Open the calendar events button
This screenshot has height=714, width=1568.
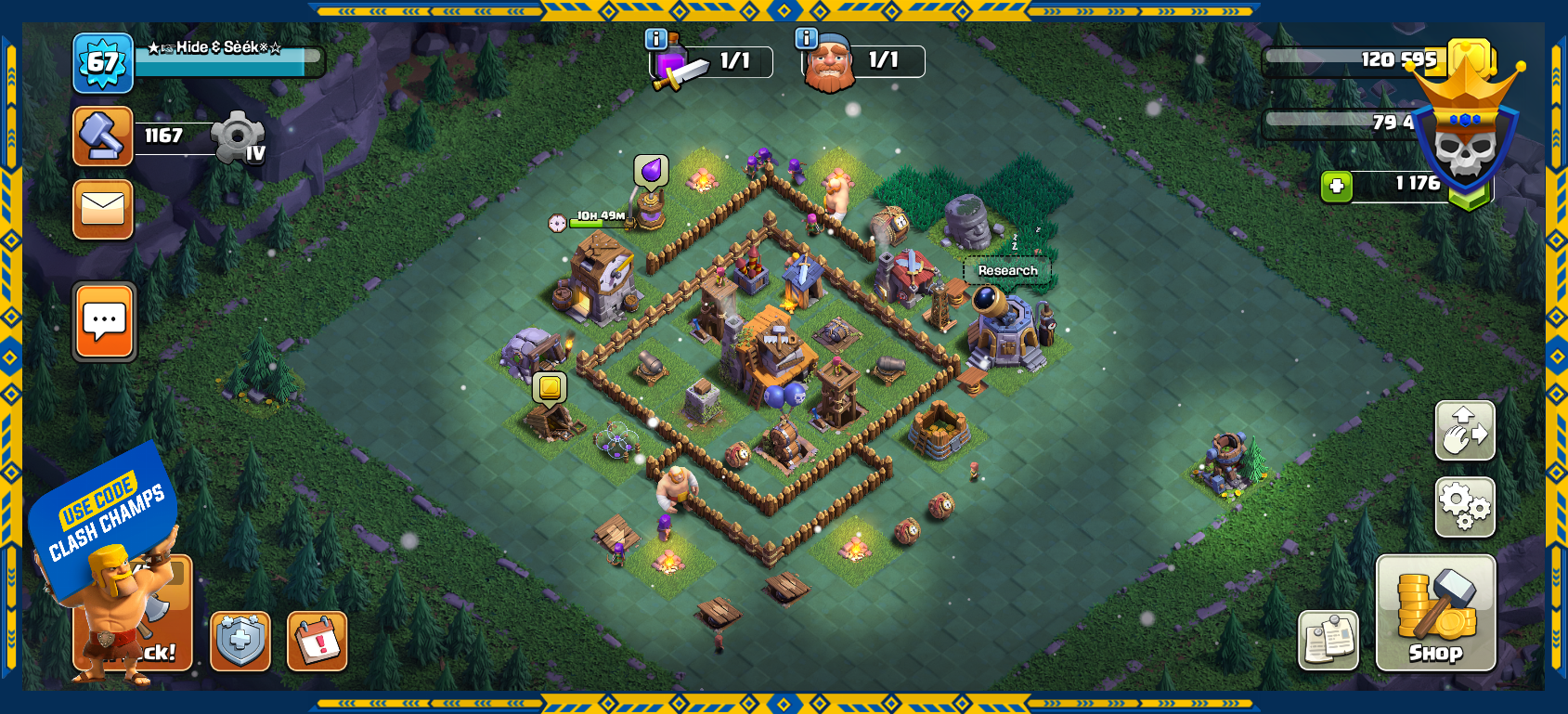[x=317, y=641]
